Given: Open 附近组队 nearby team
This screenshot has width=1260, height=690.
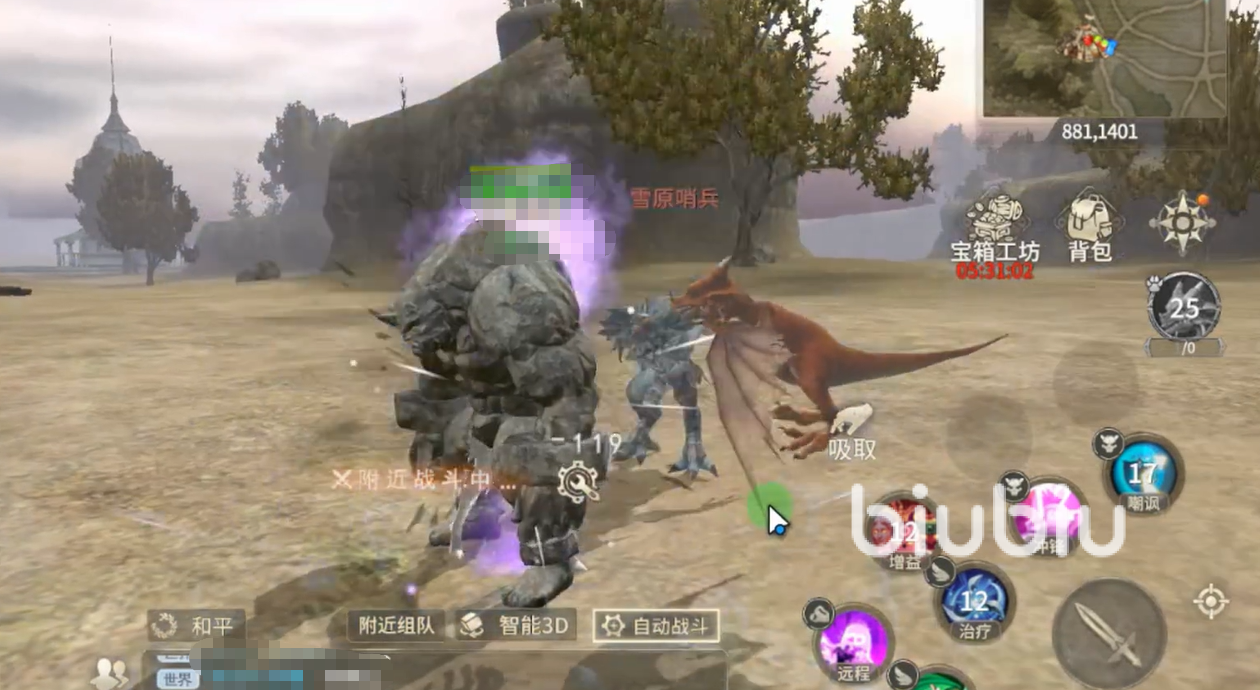Looking at the screenshot, I should (x=397, y=627).
